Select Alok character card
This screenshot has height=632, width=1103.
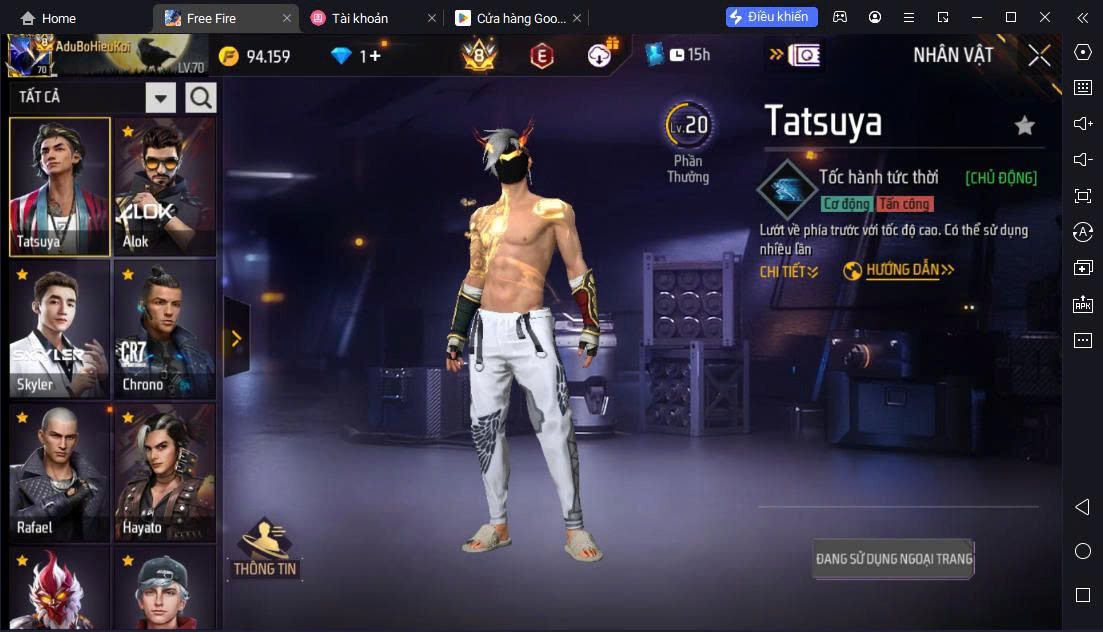pyautogui.click(x=164, y=187)
